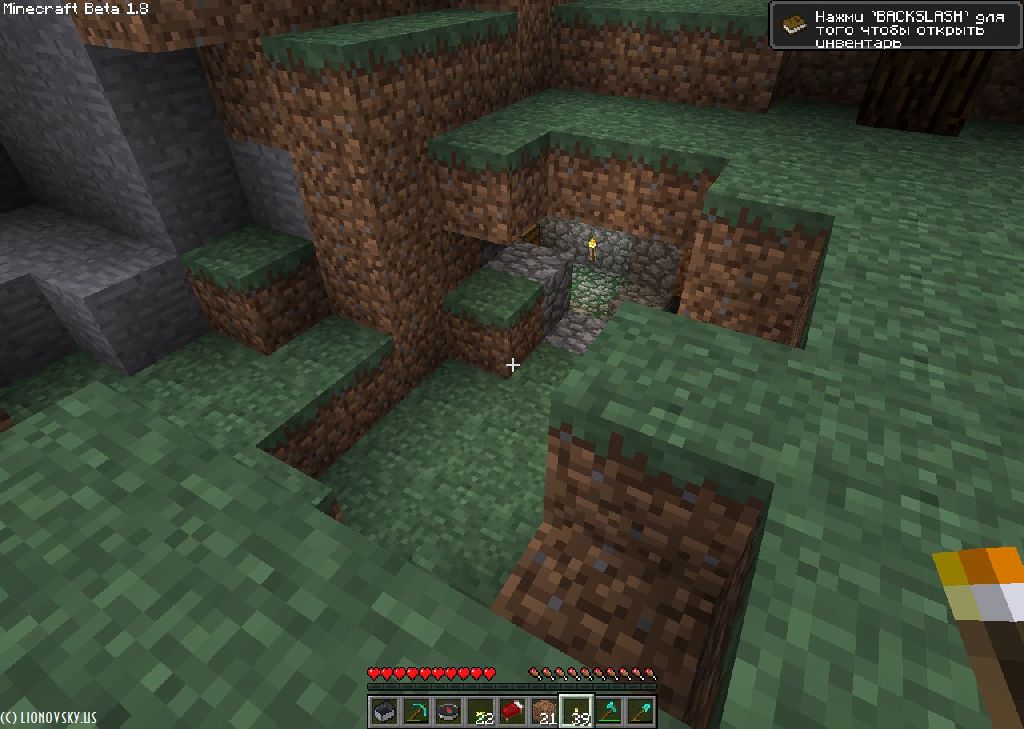The width and height of the screenshot is (1024, 729).
Task: Choose the dirt block stack of 21
Action: click(544, 712)
